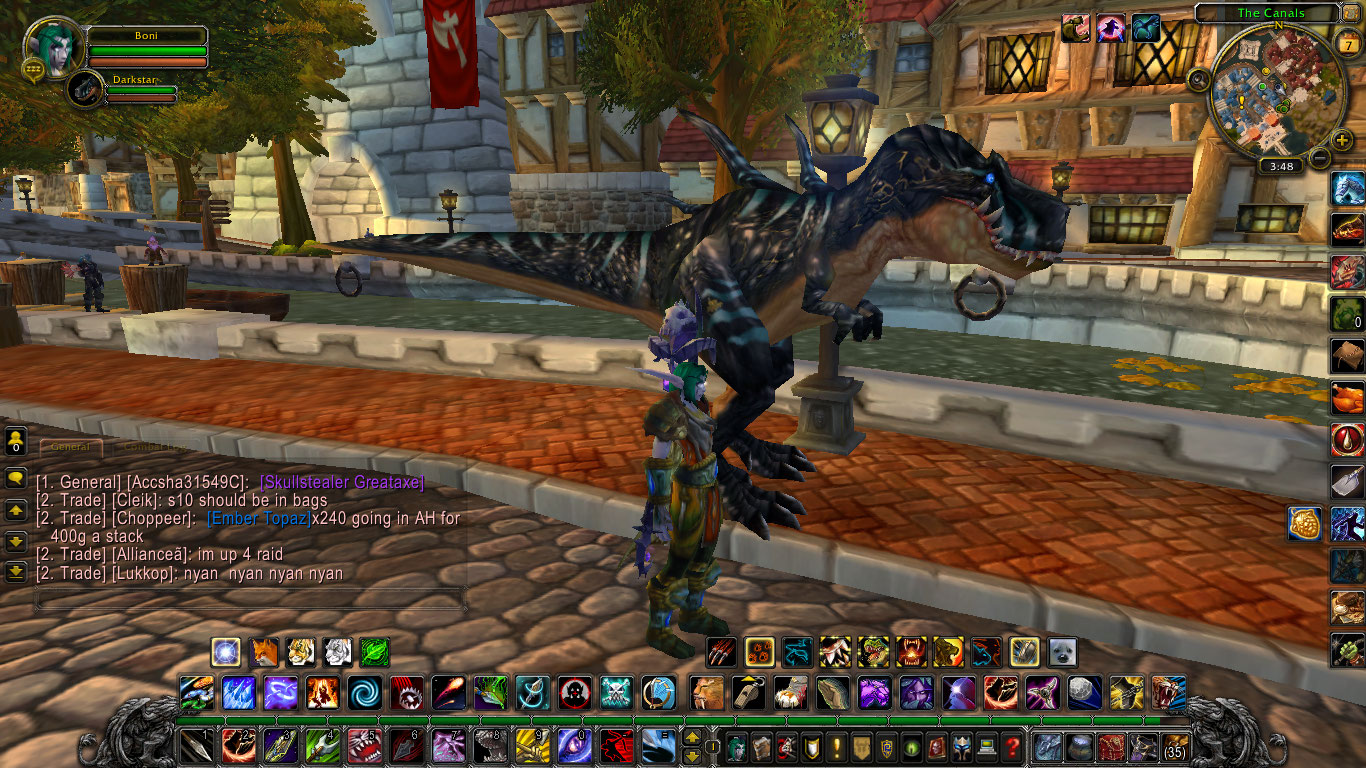Open the Dungeon Finder green eye icon
1366x768 pixels.
pos(911,748)
